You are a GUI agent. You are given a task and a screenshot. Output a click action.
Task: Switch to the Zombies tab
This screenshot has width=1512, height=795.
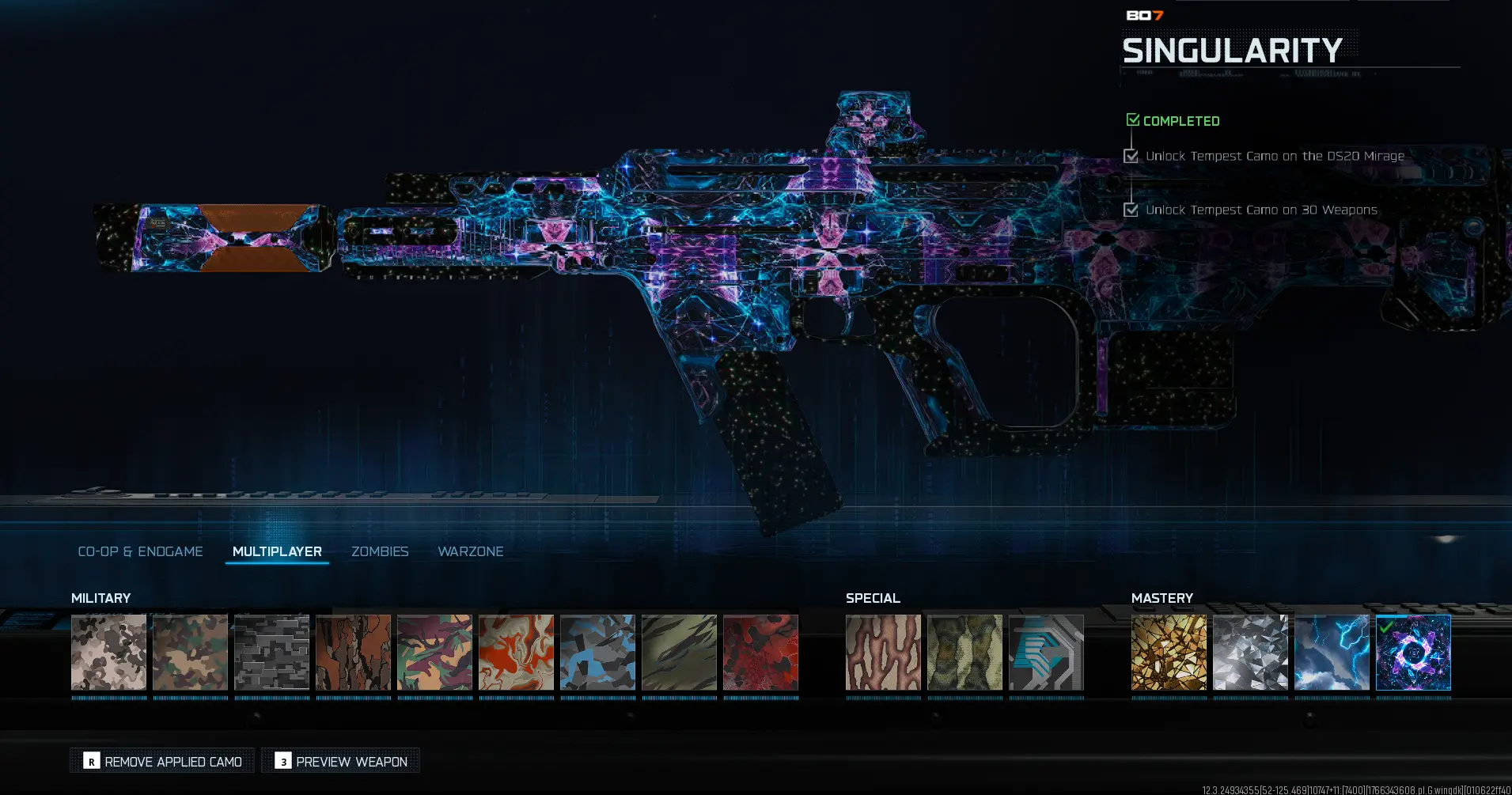pyautogui.click(x=380, y=551)
